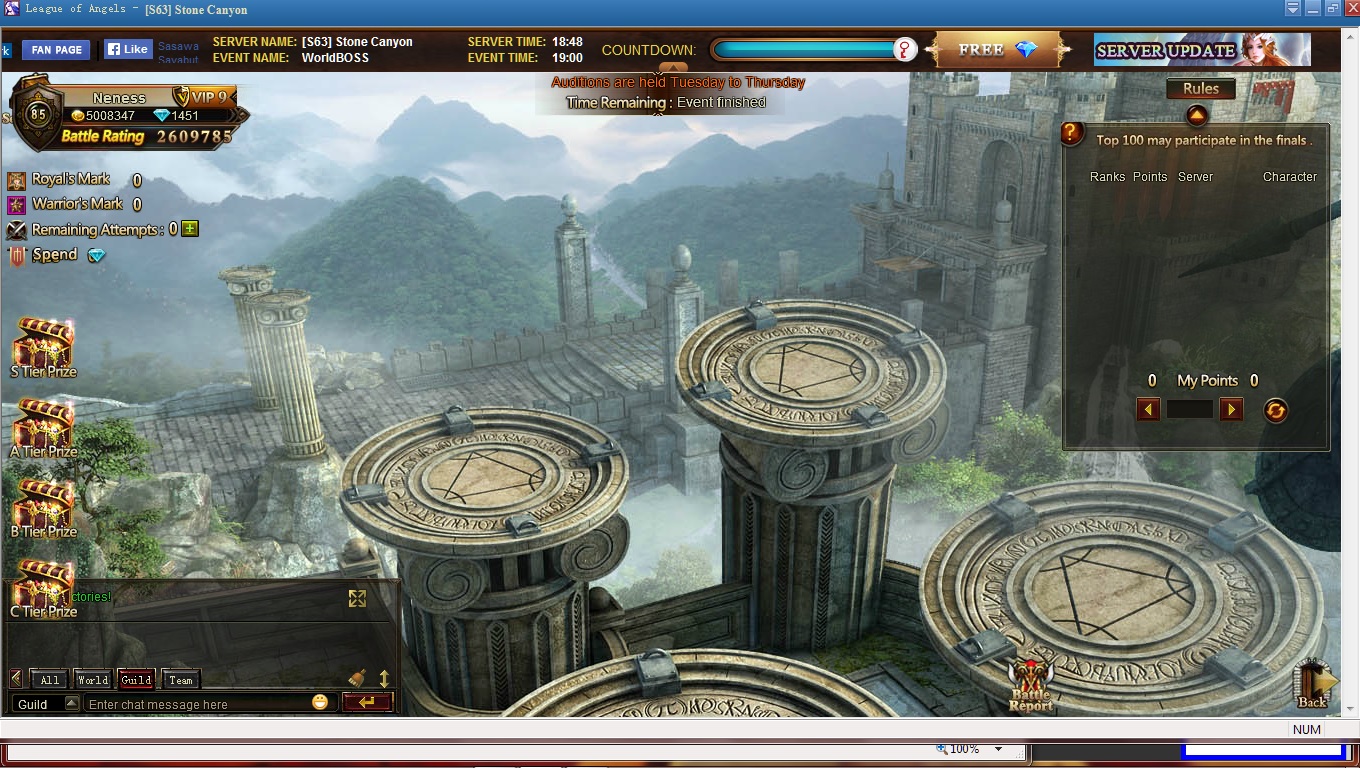Switch chat to the Team tab
1360x768 pixels.
pyautogui.click(x=180, y=680)
